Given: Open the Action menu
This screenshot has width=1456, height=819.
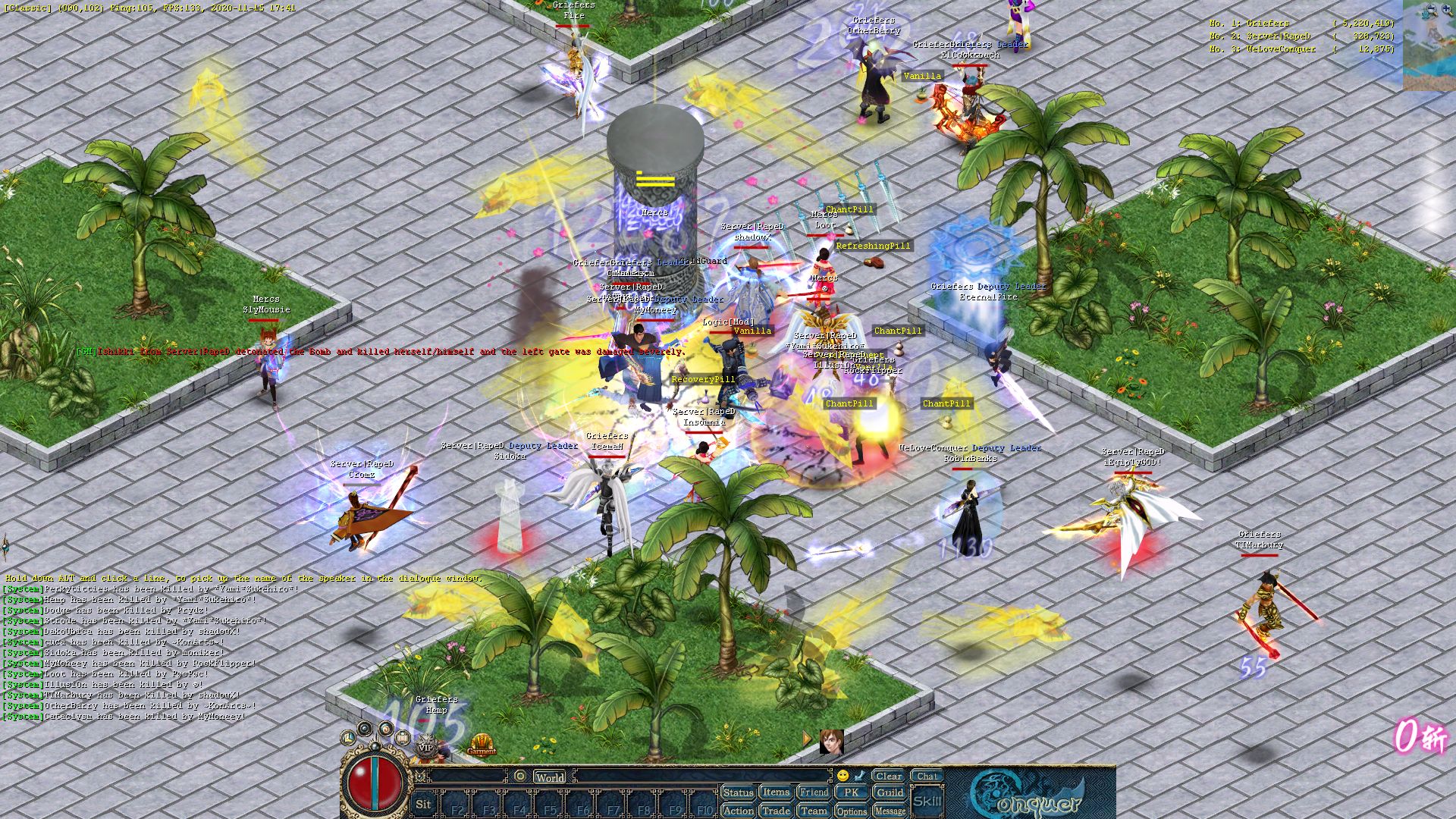Looking at the screenshot, I should (x=737, y=811).
